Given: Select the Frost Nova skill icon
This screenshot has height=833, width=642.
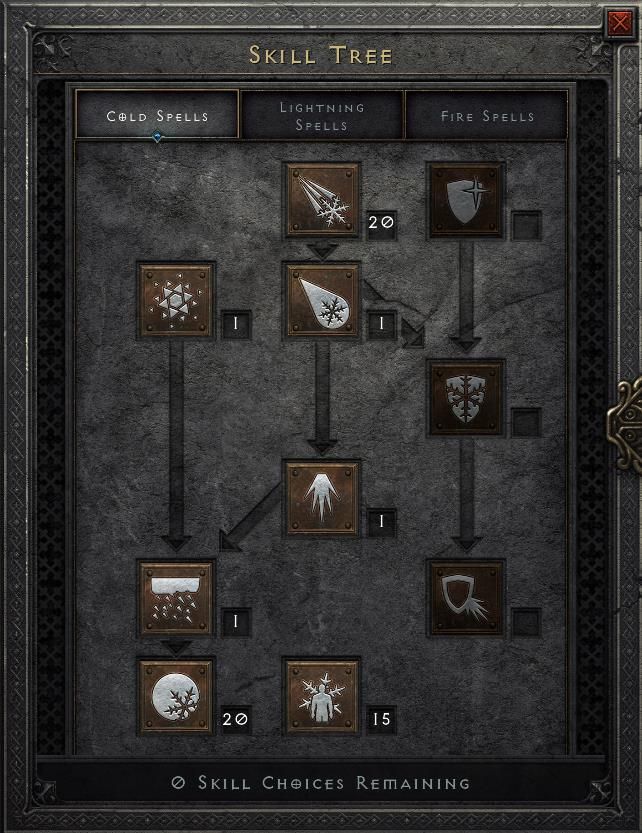Looking at the screenshot, I should point(176,300).
